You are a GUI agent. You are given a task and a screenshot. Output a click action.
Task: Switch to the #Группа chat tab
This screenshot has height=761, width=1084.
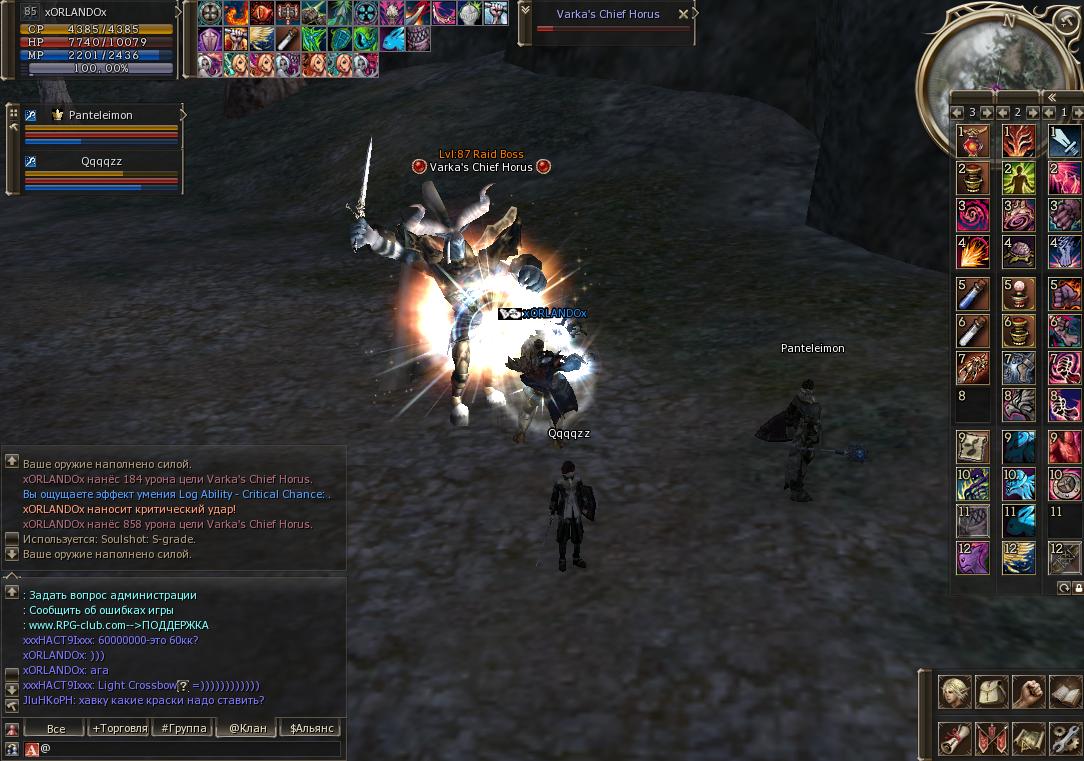184,728
